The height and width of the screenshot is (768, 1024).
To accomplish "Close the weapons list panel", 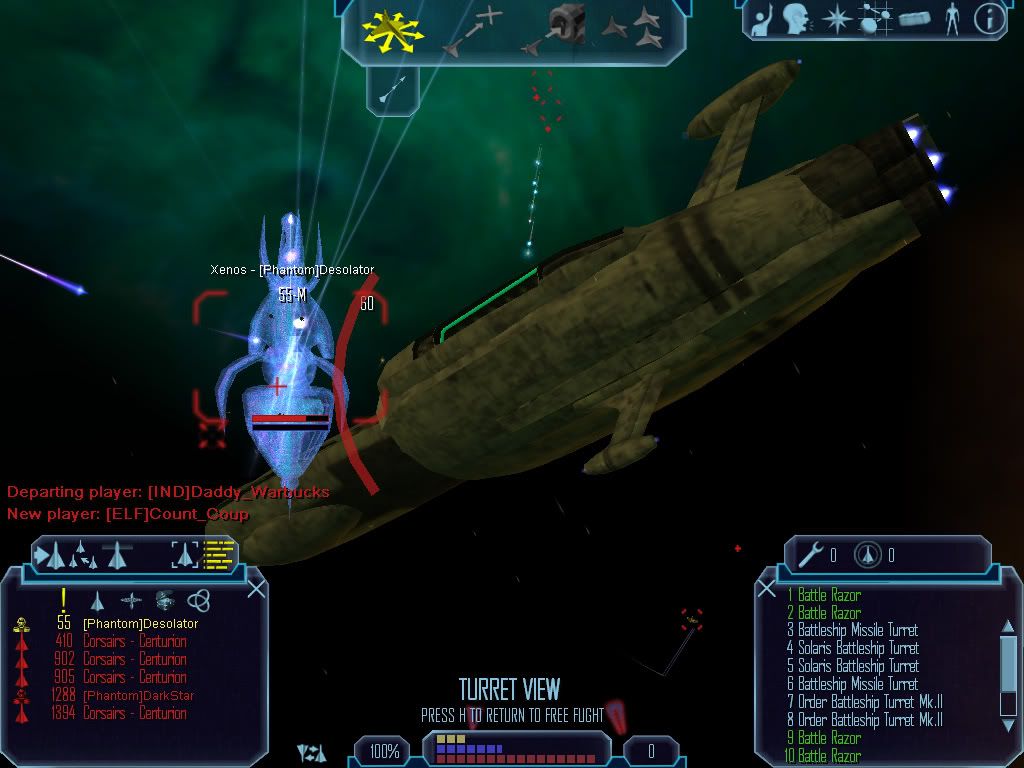I will (767, 589).
